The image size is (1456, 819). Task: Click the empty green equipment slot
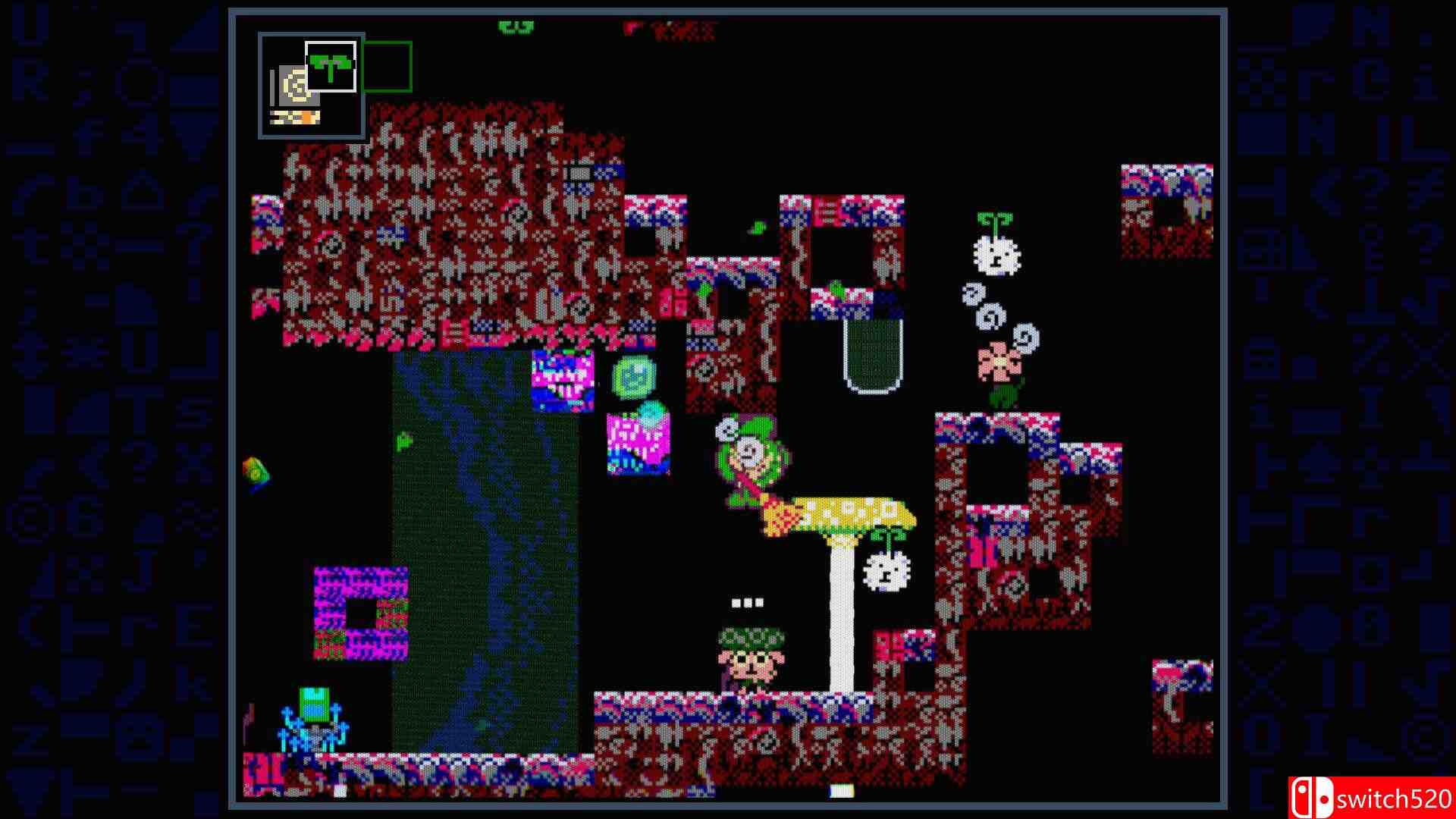click(388, 67)
